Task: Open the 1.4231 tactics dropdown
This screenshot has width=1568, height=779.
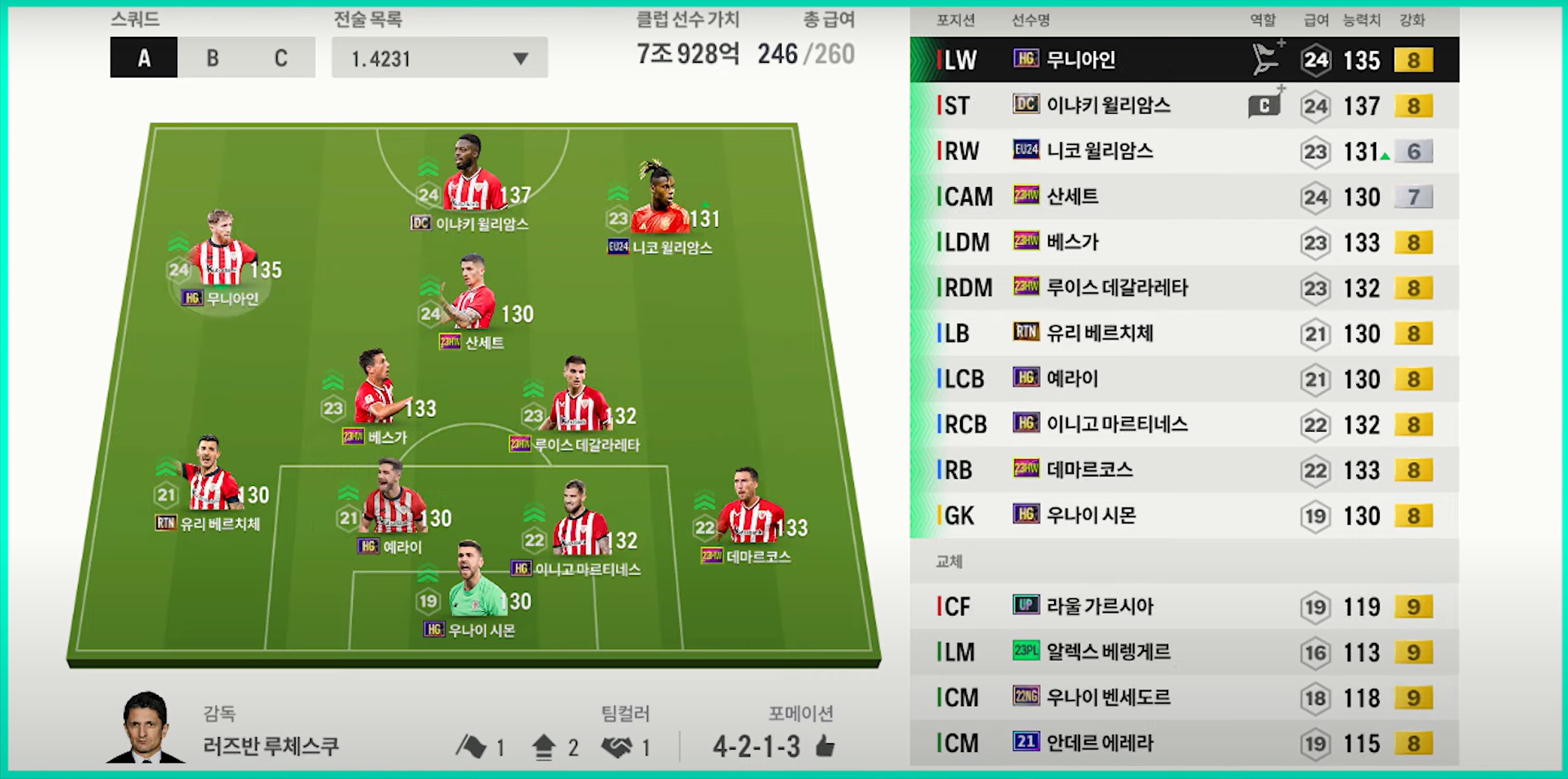Action: coord(439,58)
